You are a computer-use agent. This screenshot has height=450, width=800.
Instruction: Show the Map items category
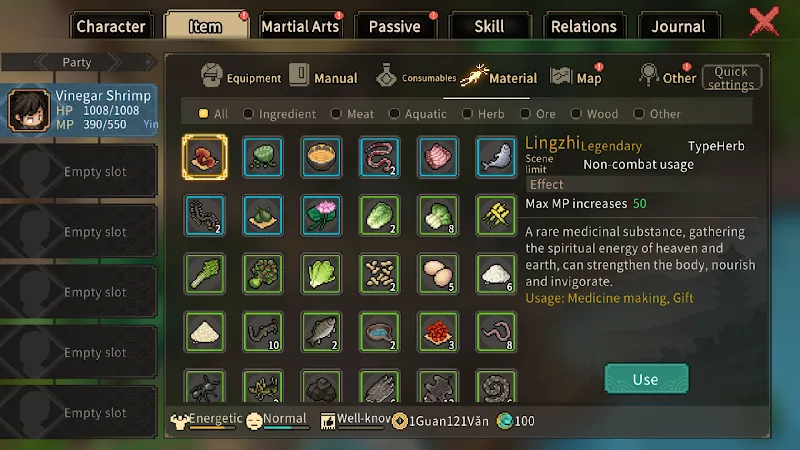pos(577,77)
